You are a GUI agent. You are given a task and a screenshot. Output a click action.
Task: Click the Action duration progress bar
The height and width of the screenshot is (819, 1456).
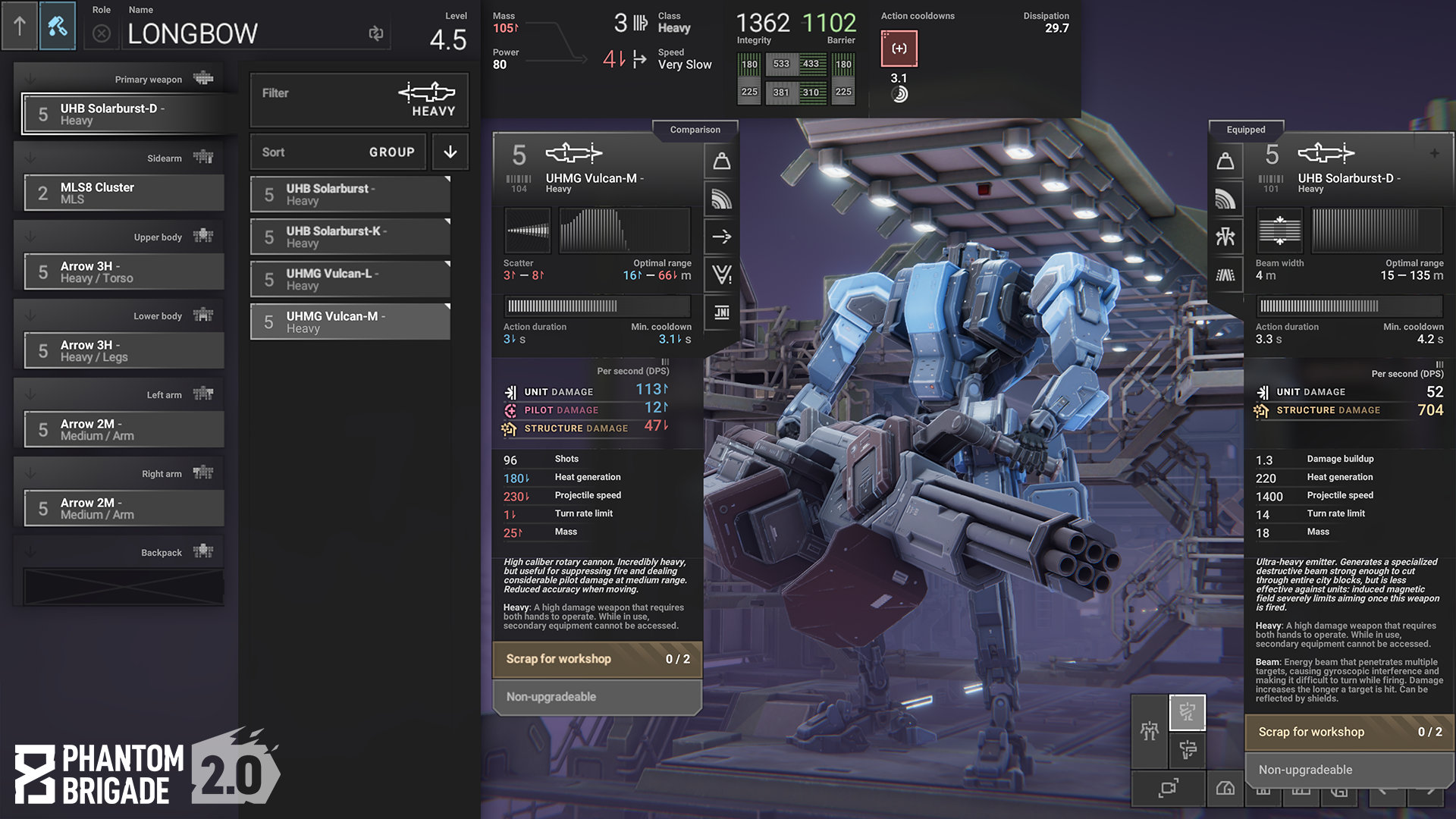point(596,306)
